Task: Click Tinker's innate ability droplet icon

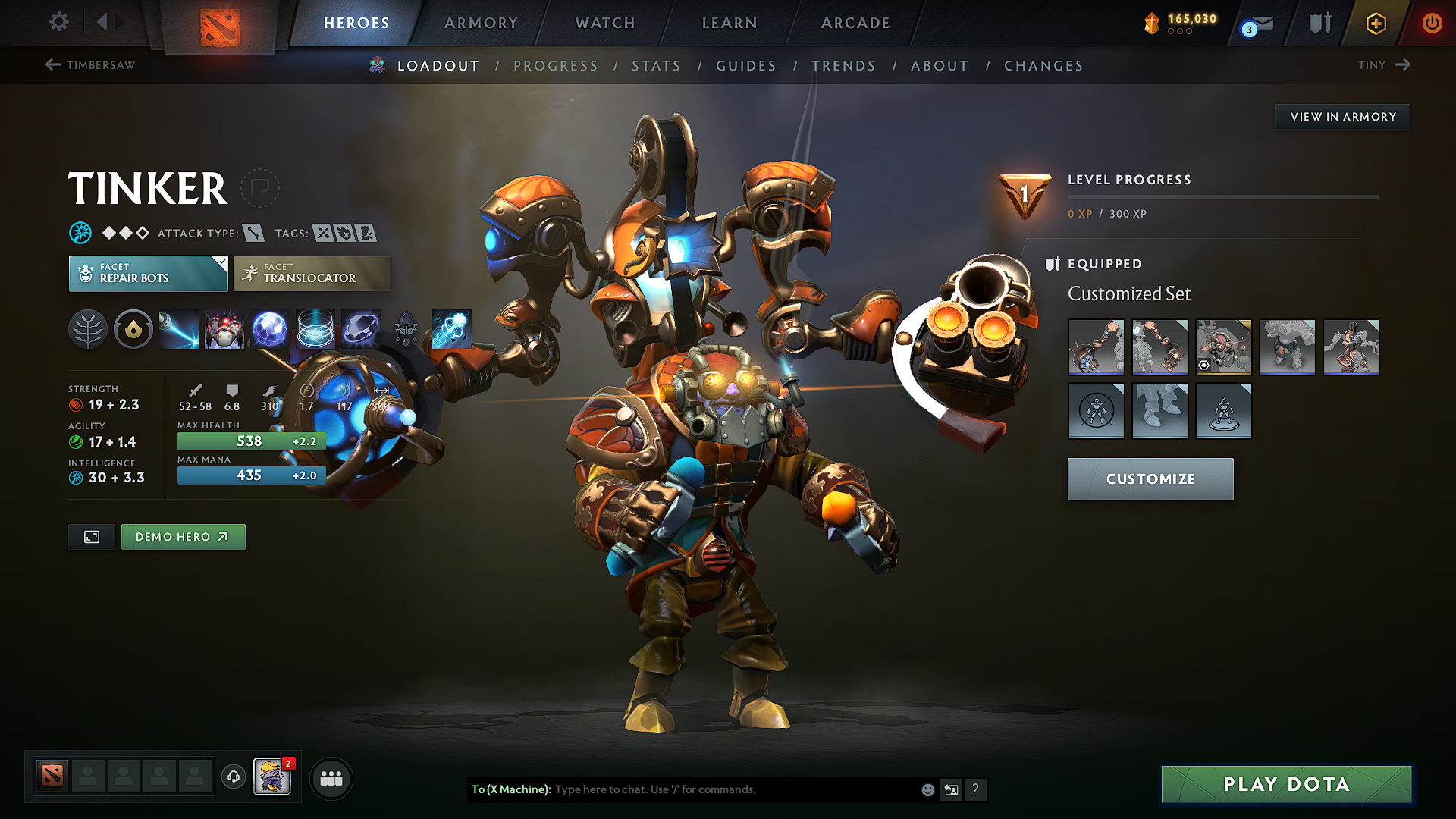Action: click(133, 329)
